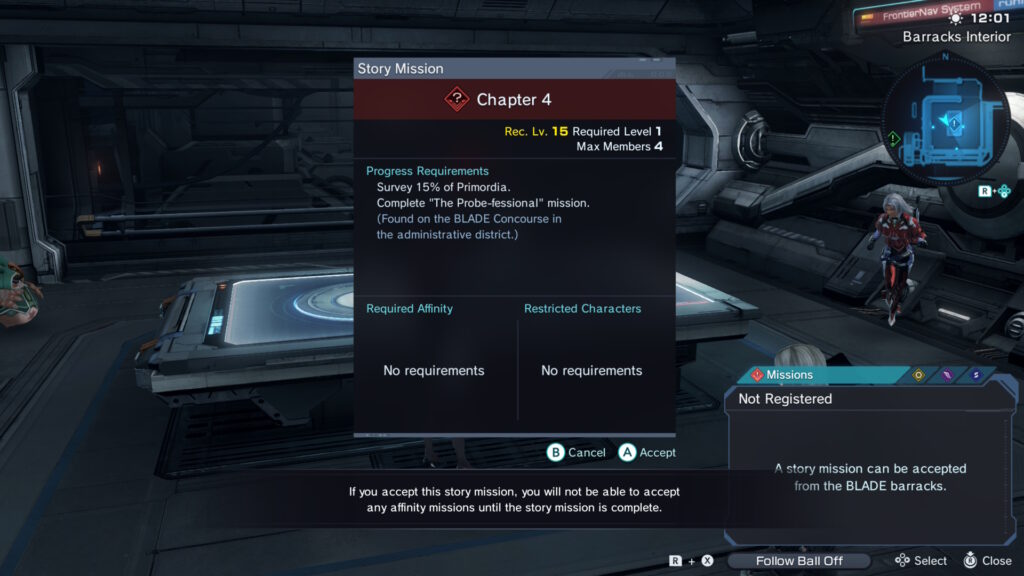The image size is (1024, 576).
Task: Close the missions tracker panel
Action: [x=987, y=561]
